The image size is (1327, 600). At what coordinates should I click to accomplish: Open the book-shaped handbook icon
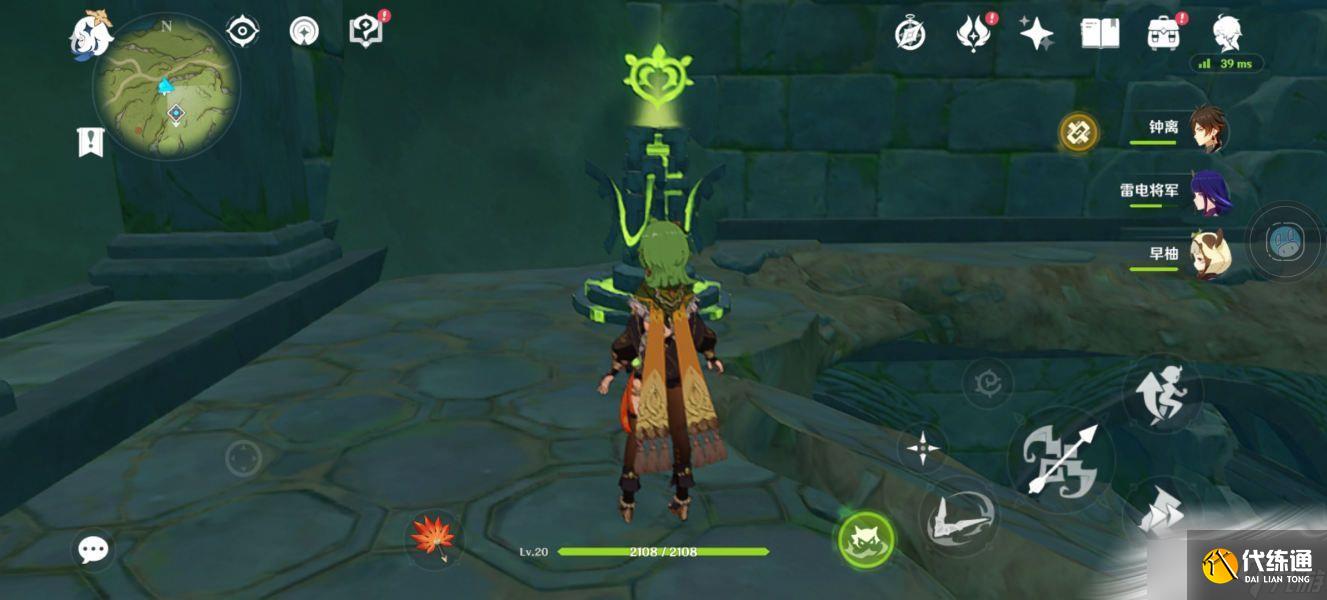[1099, 34]
